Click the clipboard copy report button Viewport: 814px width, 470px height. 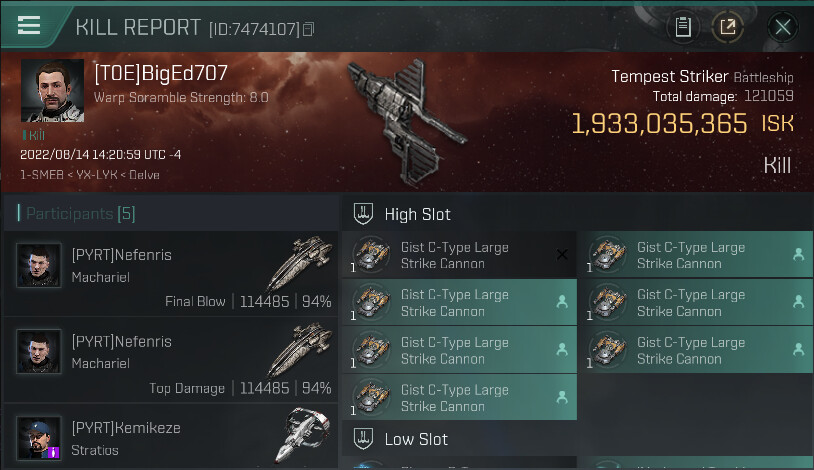(x=684, y=27)
